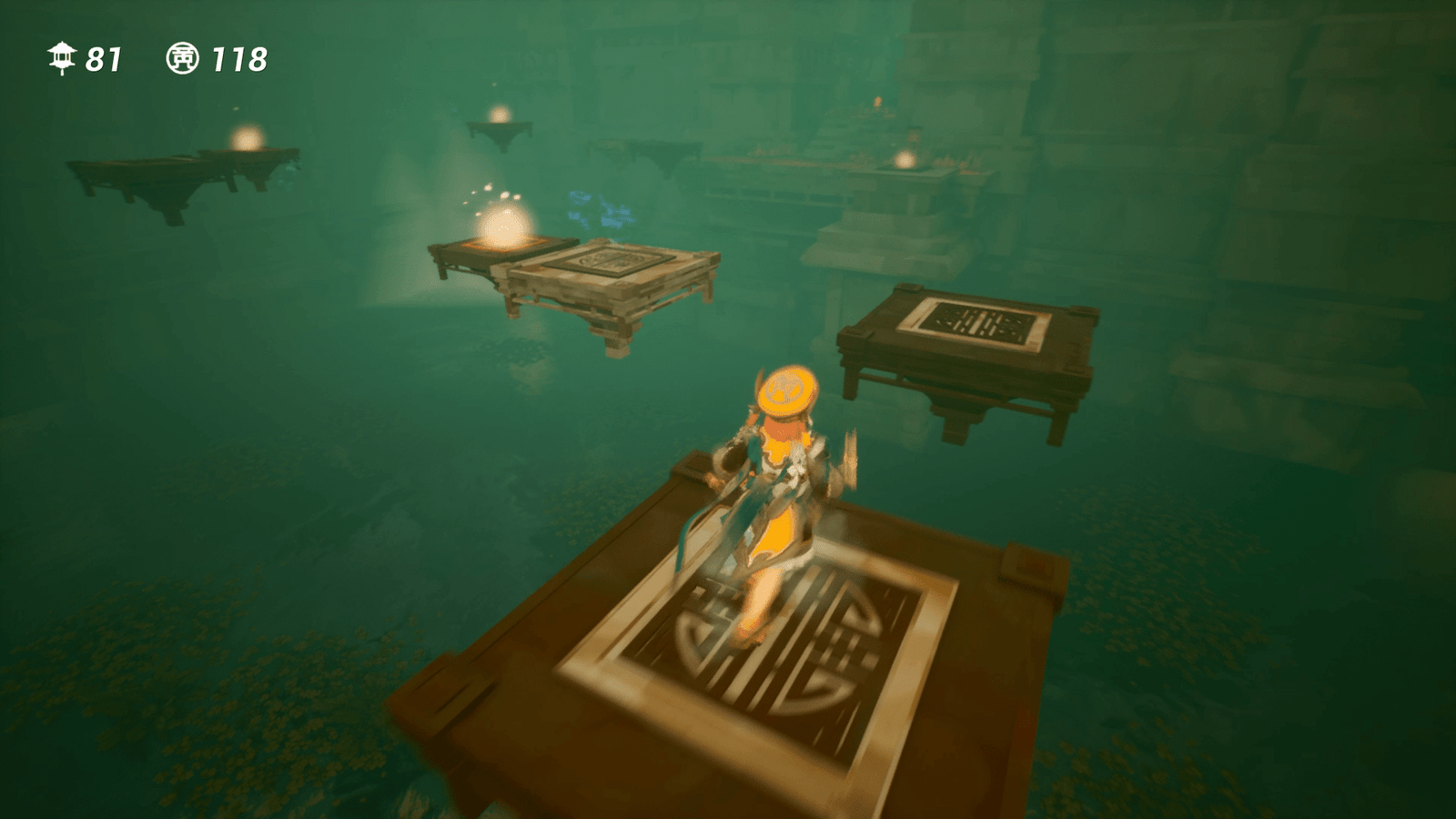
Task: Click the circular coin currency icon
Action: point(182,57)
